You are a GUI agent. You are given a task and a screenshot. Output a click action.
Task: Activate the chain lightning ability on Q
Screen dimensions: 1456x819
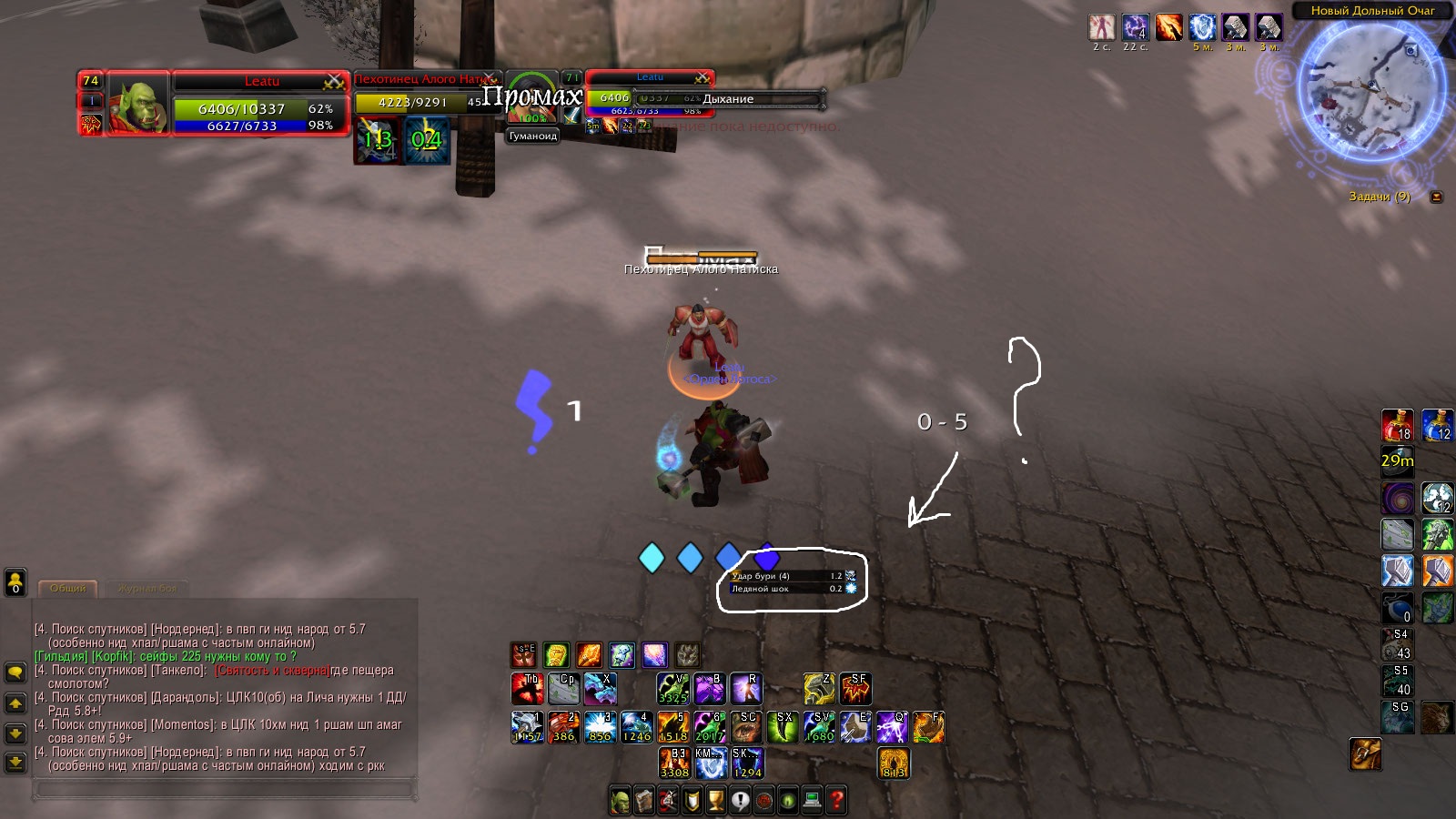click(x=892, y=727)
